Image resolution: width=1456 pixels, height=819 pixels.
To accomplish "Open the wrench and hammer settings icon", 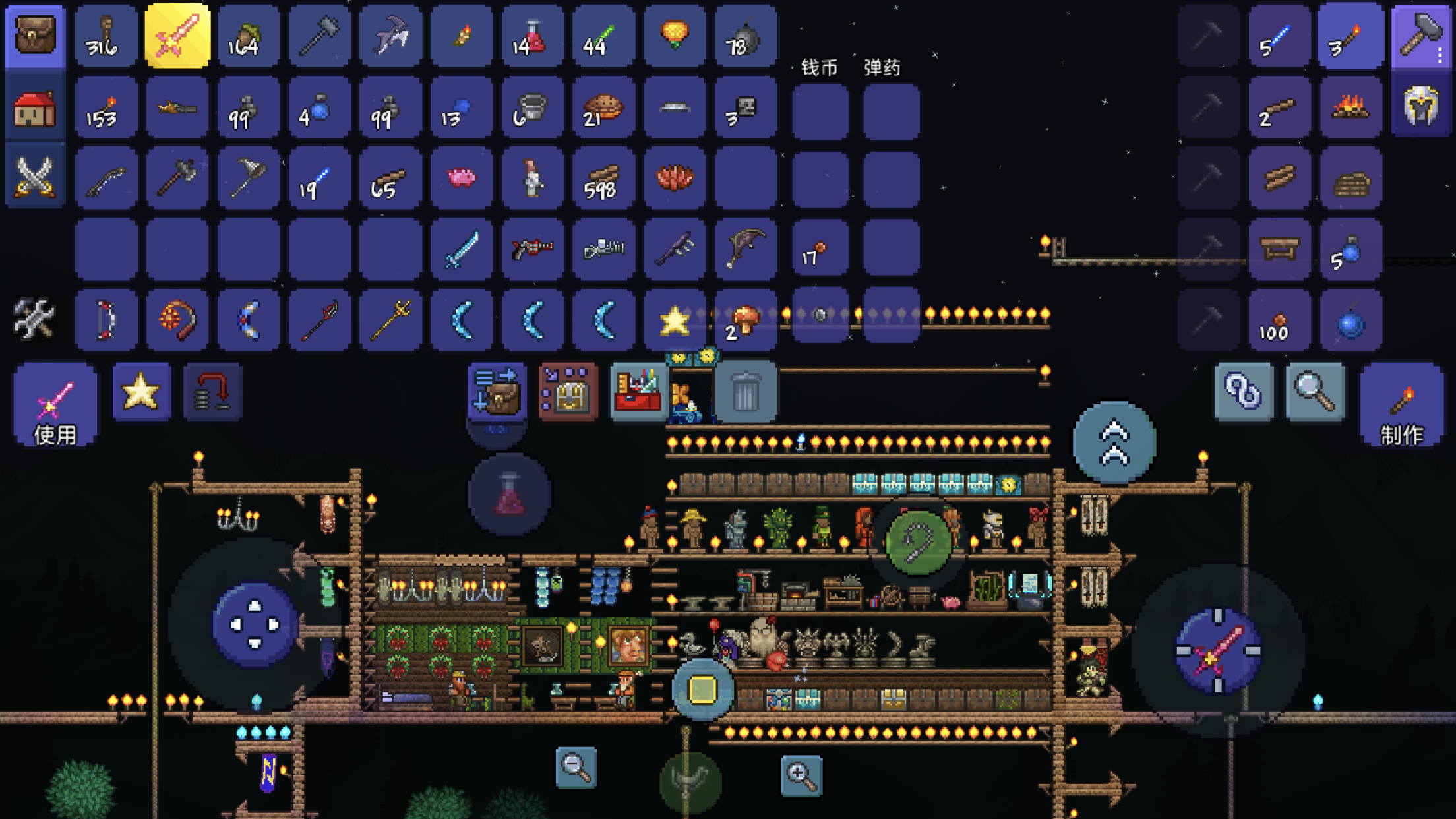I will [35, 319].
